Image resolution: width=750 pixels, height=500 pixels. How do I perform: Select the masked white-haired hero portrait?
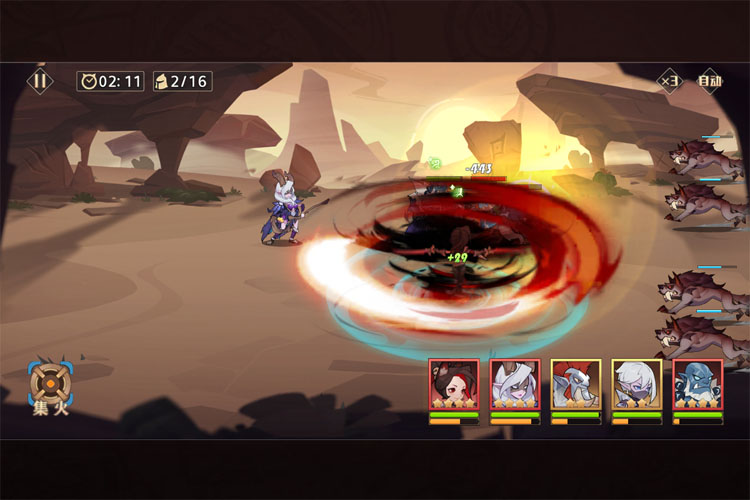637,385
